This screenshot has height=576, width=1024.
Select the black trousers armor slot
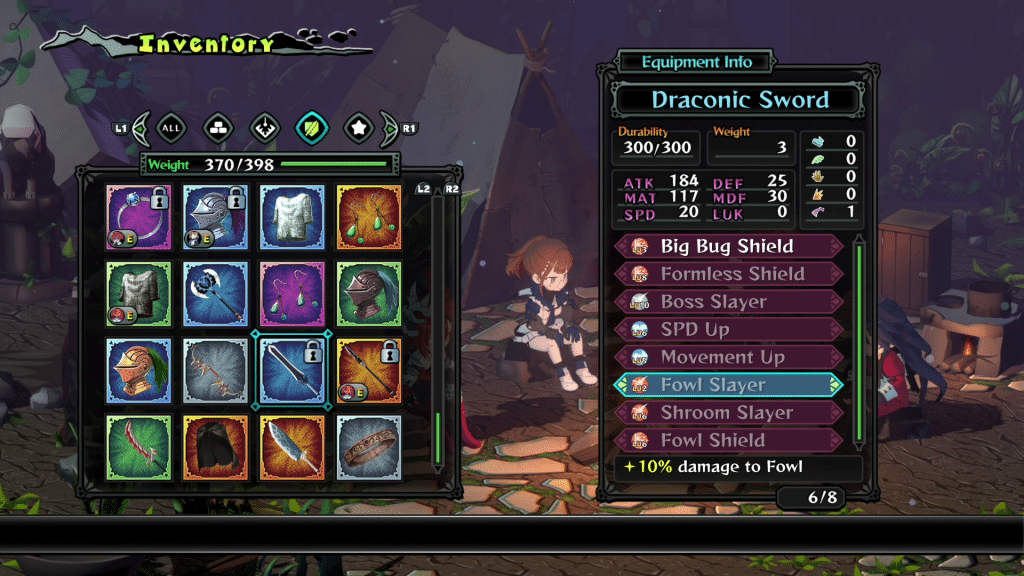(x=215, y=446)
